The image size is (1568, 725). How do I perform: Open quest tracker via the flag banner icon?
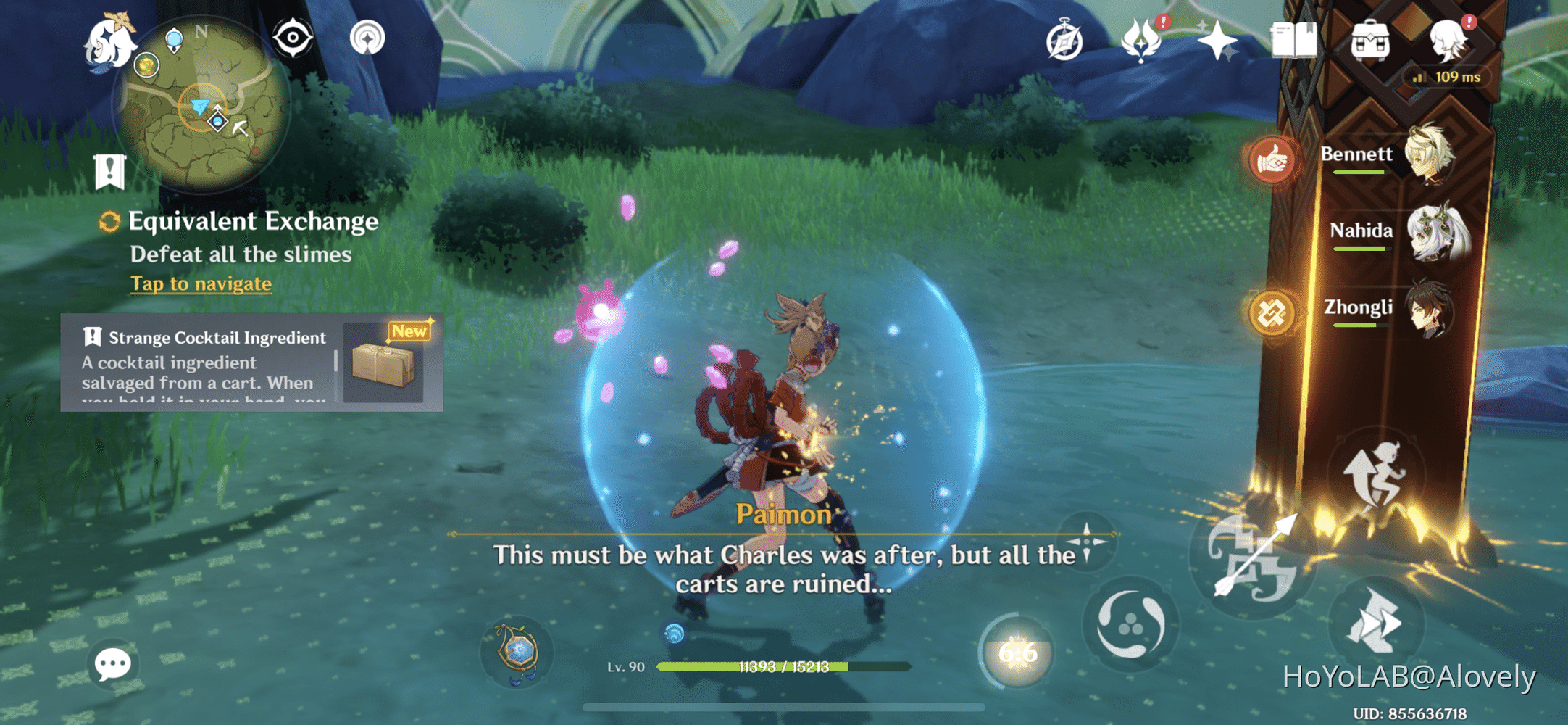coord(109,172)
